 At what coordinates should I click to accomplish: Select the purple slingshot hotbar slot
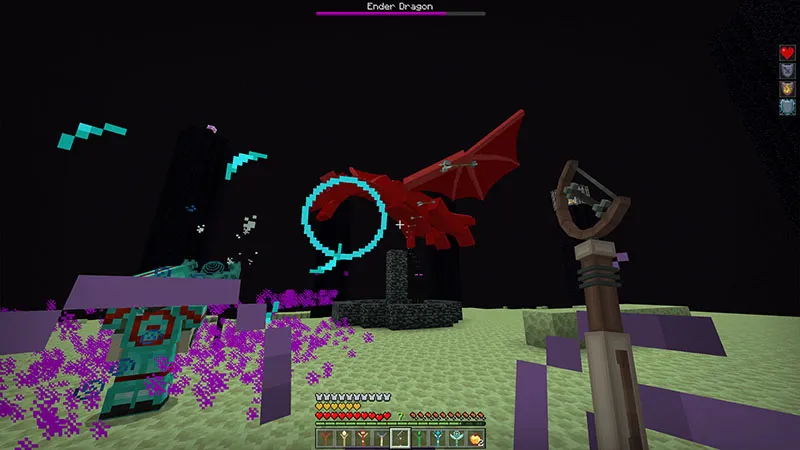coord(381,438)
